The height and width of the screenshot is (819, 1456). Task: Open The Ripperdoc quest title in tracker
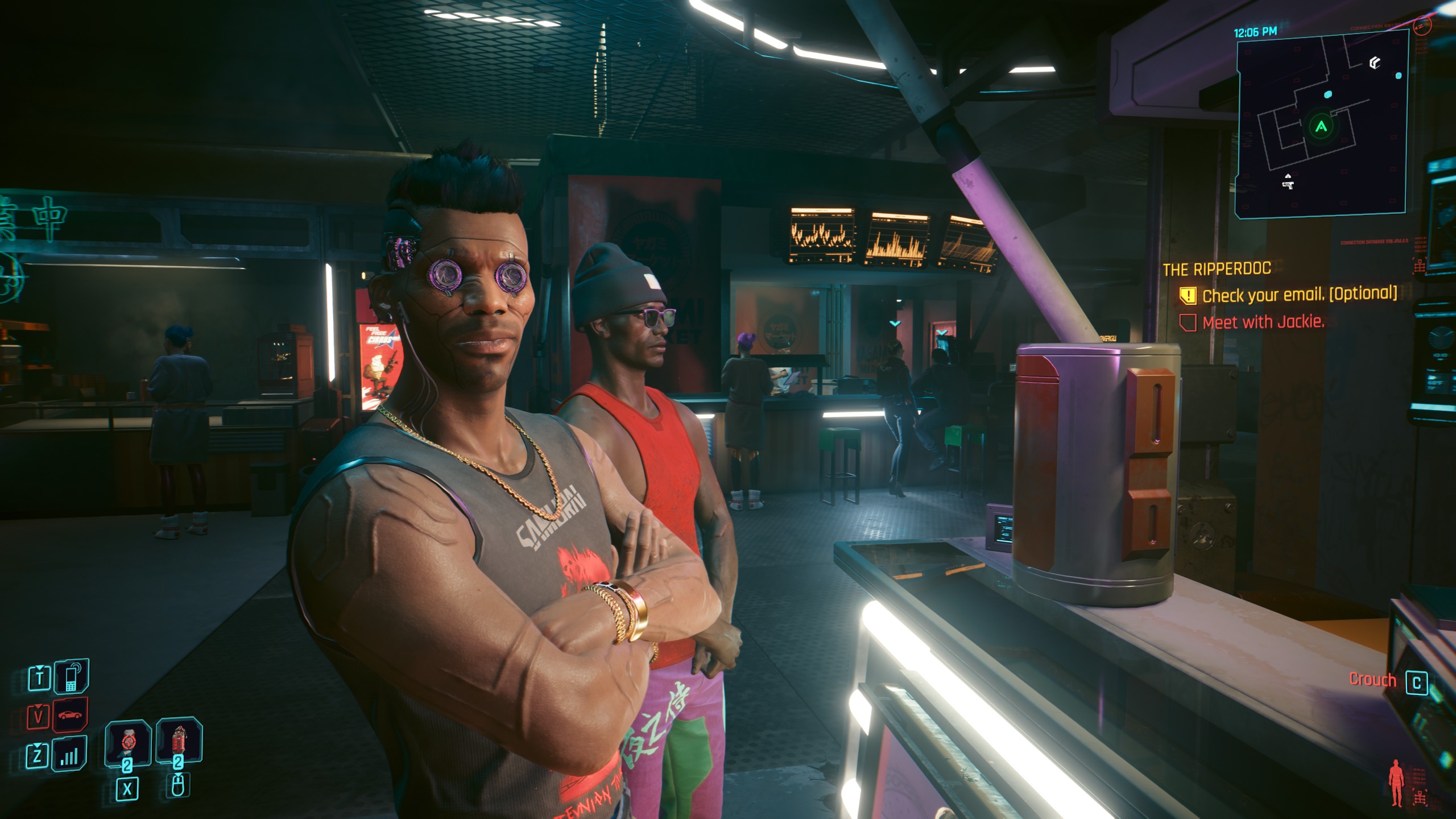pyautogui.click(x=1217, y=269)
